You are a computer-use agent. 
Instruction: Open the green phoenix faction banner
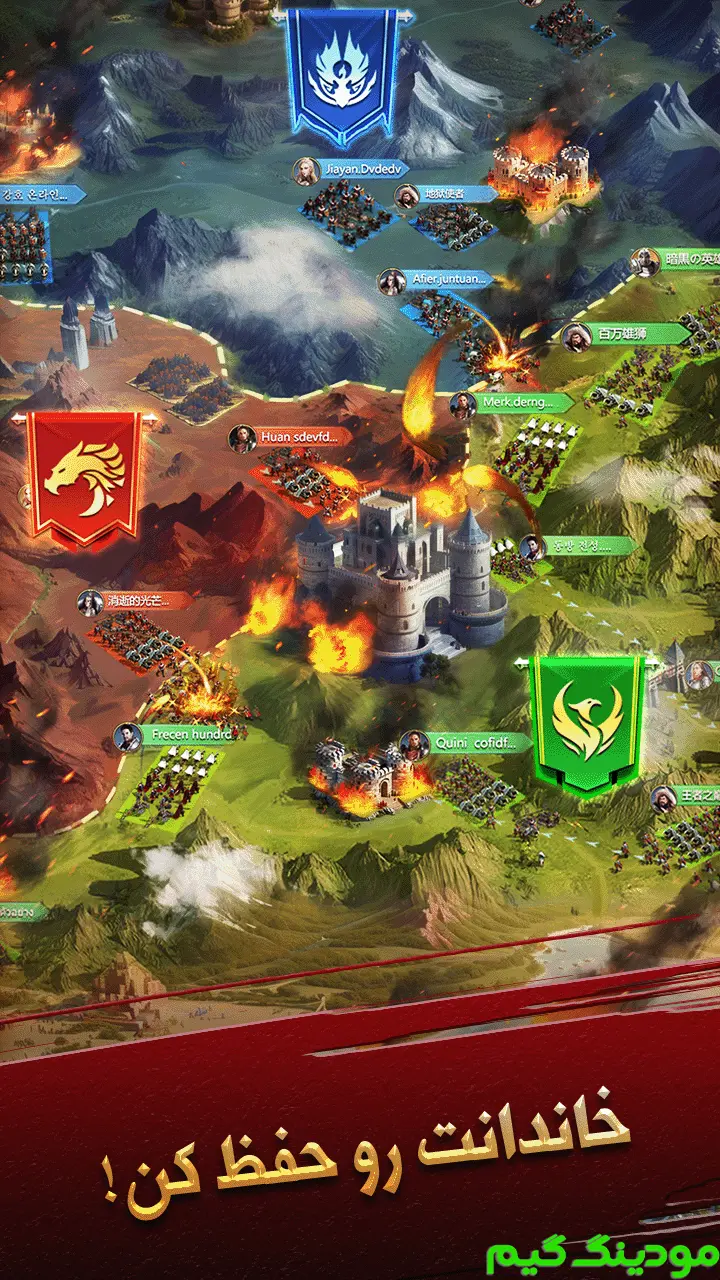coord(587,722)
